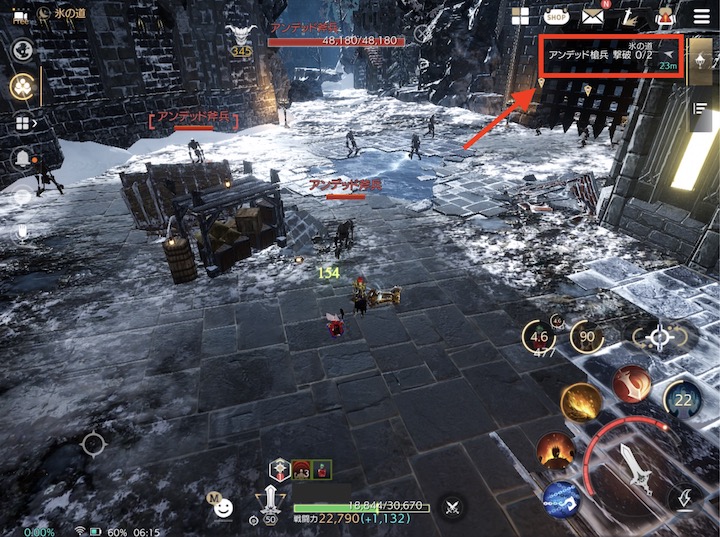Activate the dodge arrow button
The image size is (720, 537).
686,497
